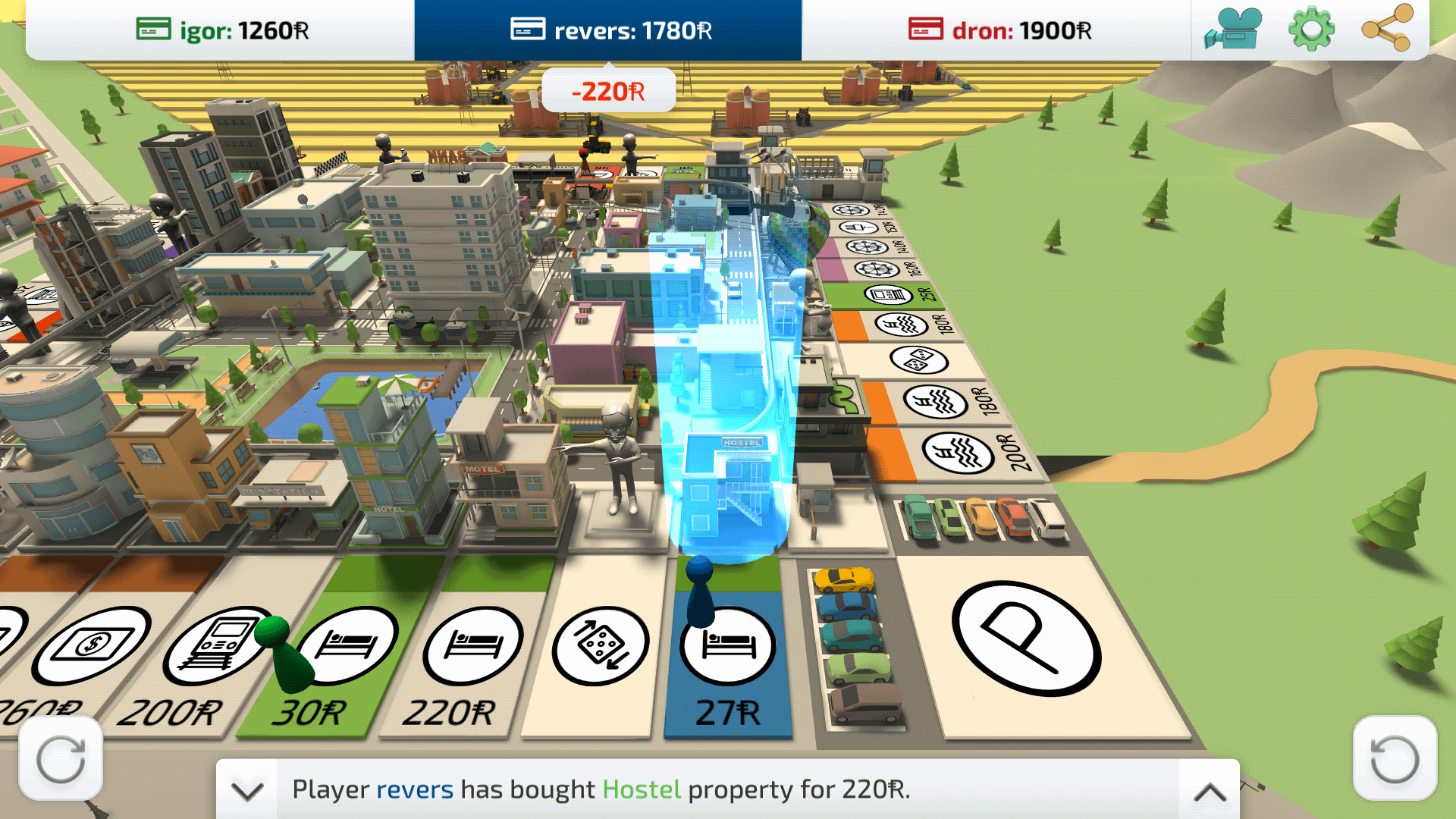Open the green gear settings
Screen dimensions: 1456x819
pyautogui.click(x=1310, y=30)
